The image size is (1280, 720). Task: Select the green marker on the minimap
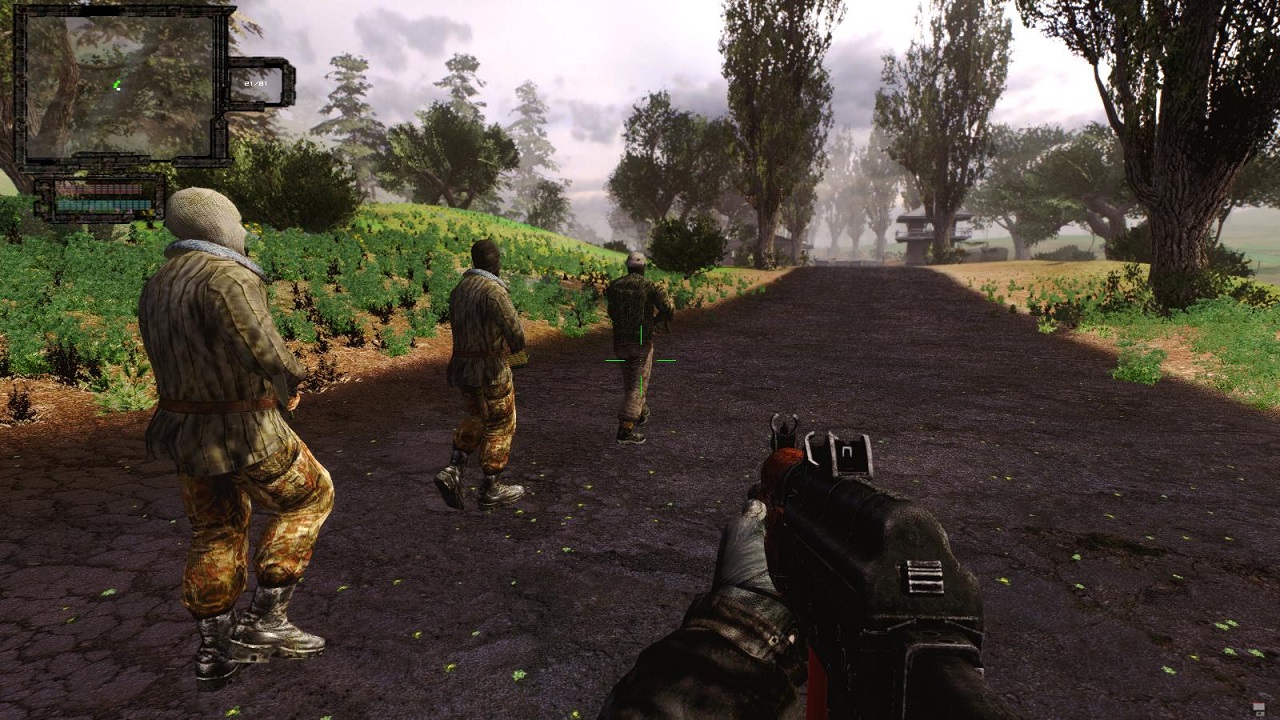[117, 85]
